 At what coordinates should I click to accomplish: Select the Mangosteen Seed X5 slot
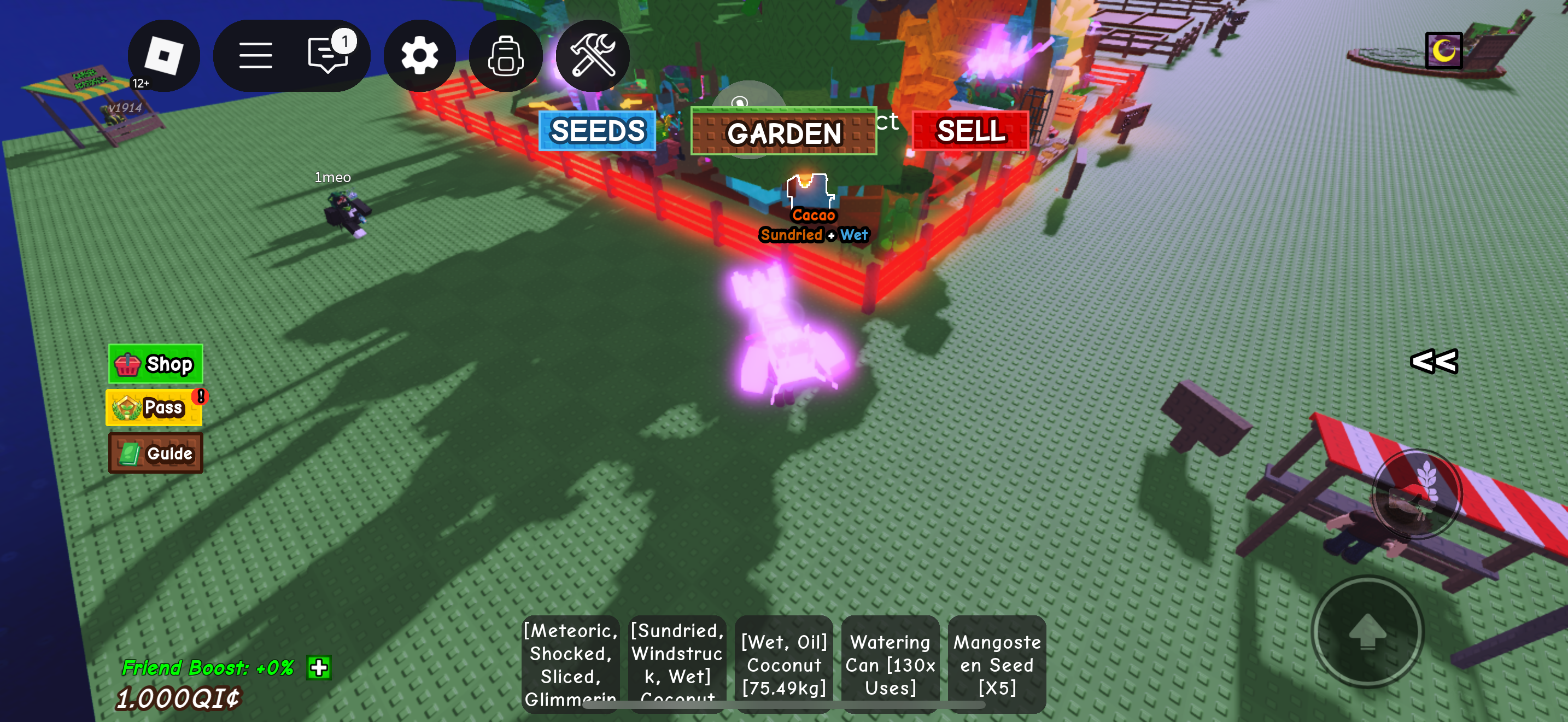[997, 663]
